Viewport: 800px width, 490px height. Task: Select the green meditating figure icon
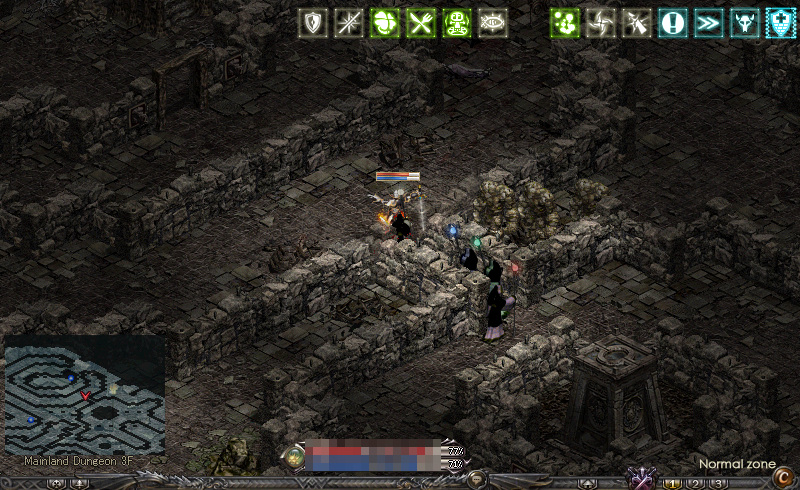coord(456,23)
